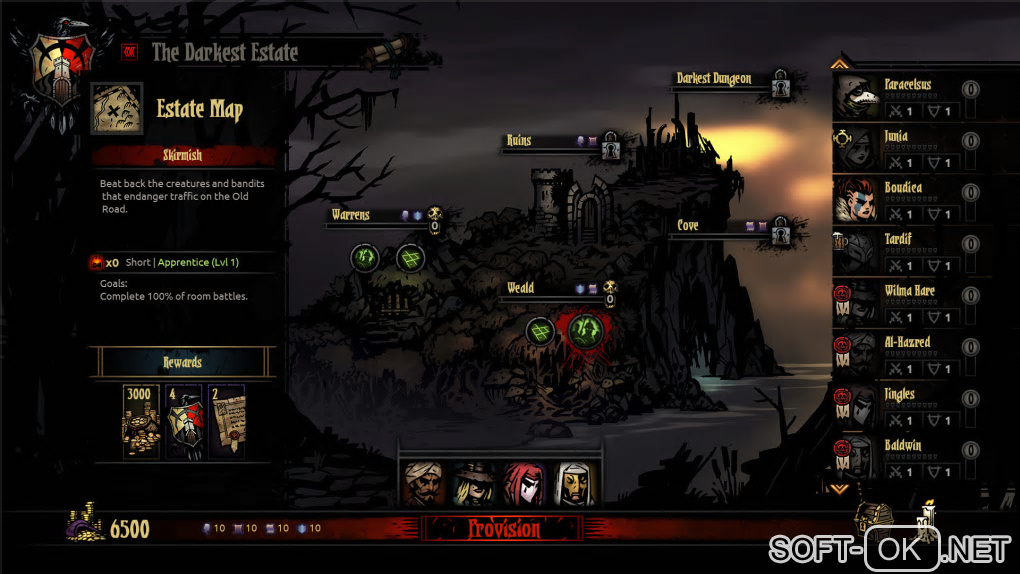Choose Al-Hazred from the roster list

(909, 355)
